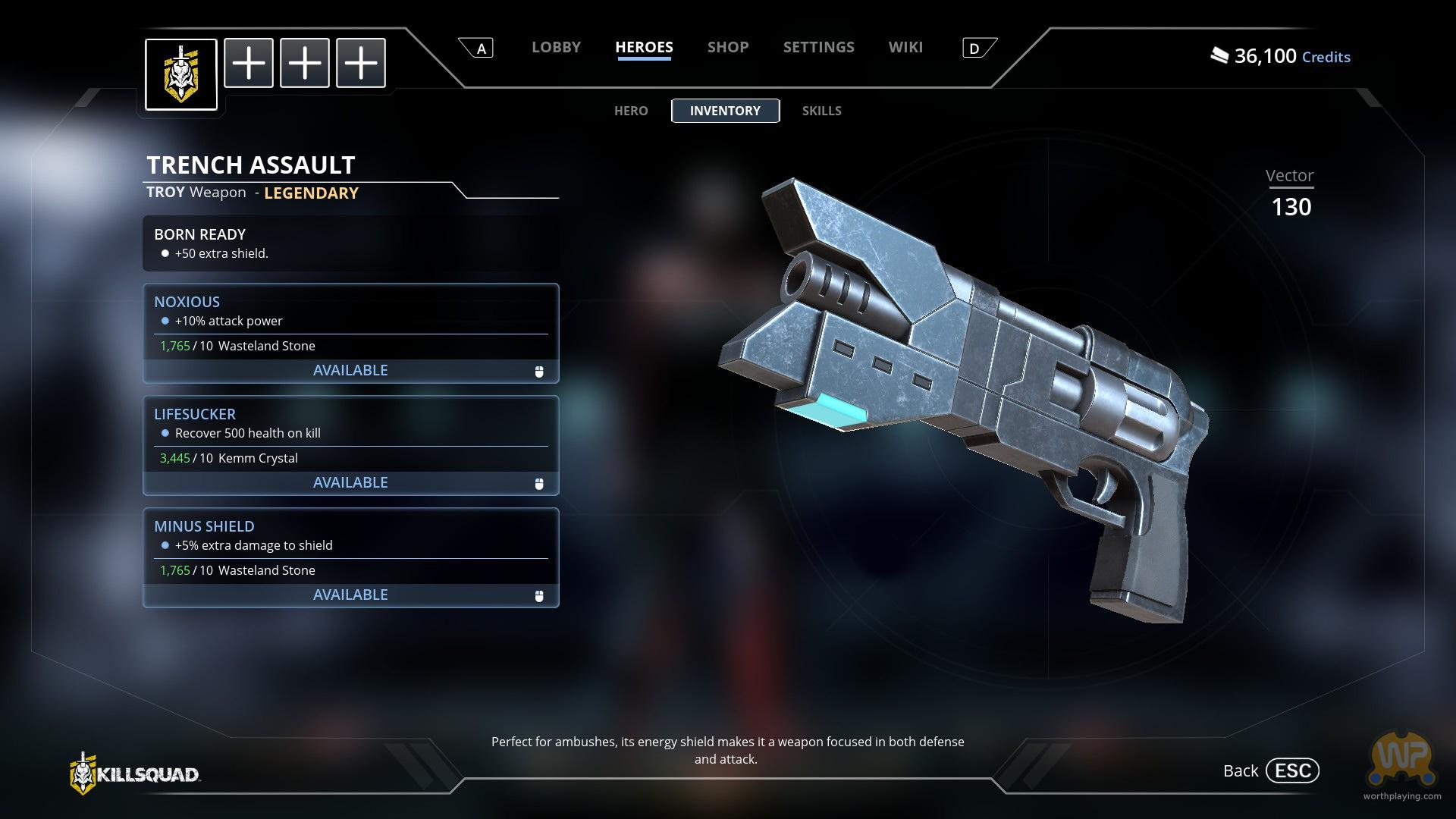
Task: Open the Settings menu
Action: [818, 47]
